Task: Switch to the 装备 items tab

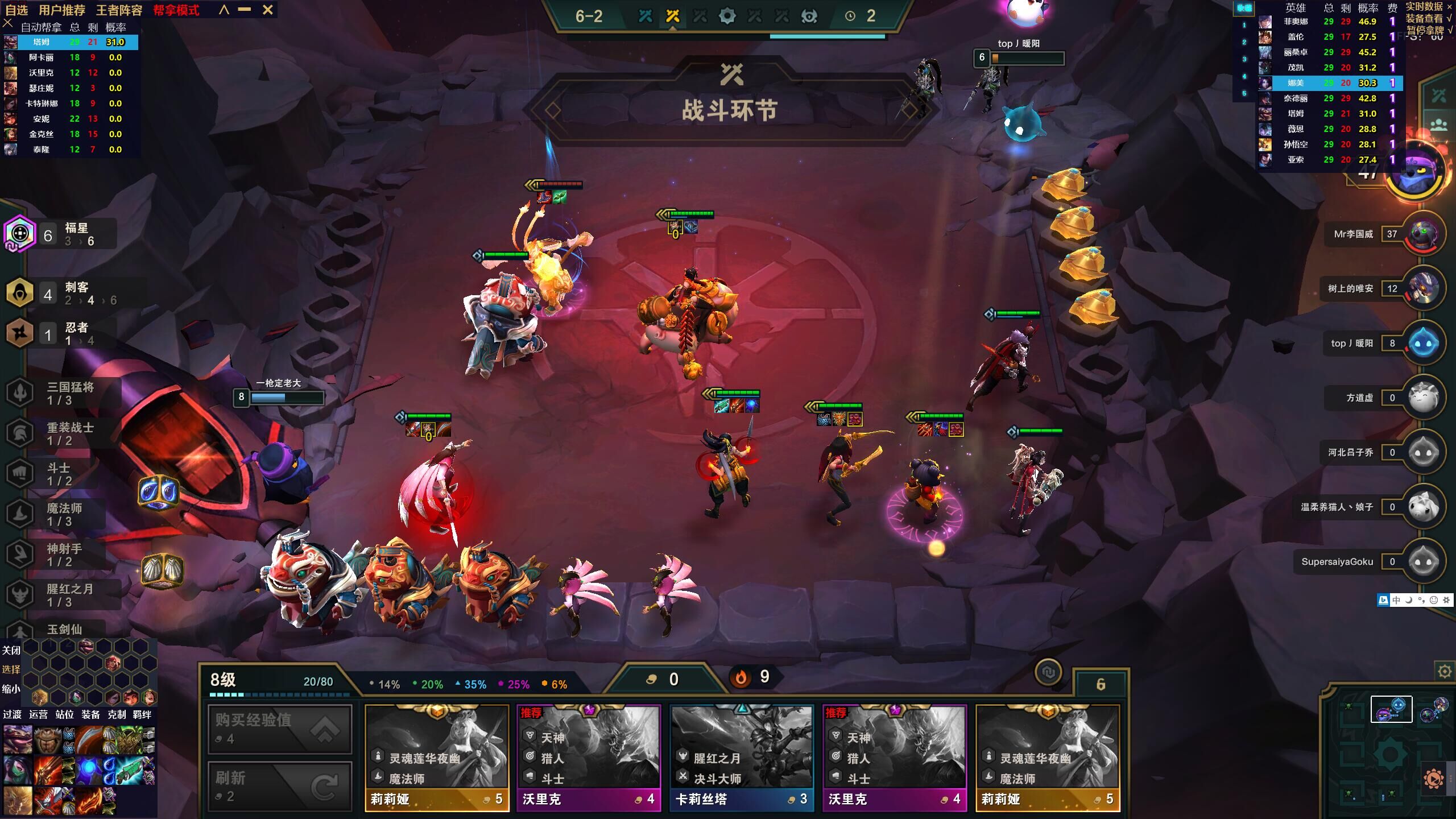Action: [90, 714]
